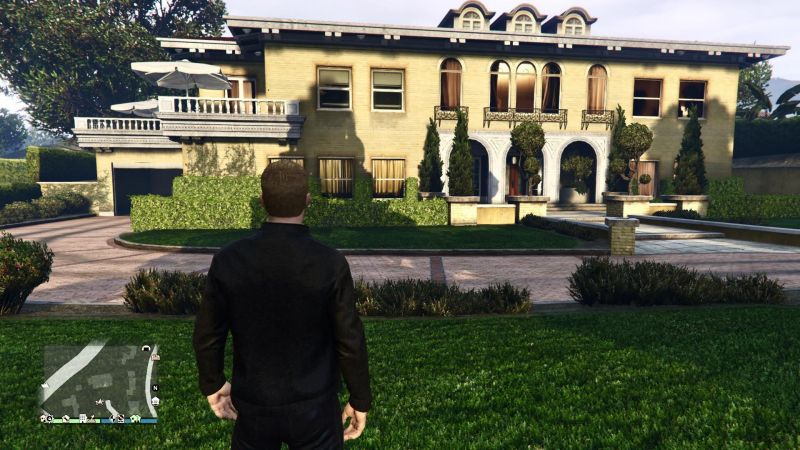
Task: Select the garage arch blip on minimap
Action: click(146, 349)
